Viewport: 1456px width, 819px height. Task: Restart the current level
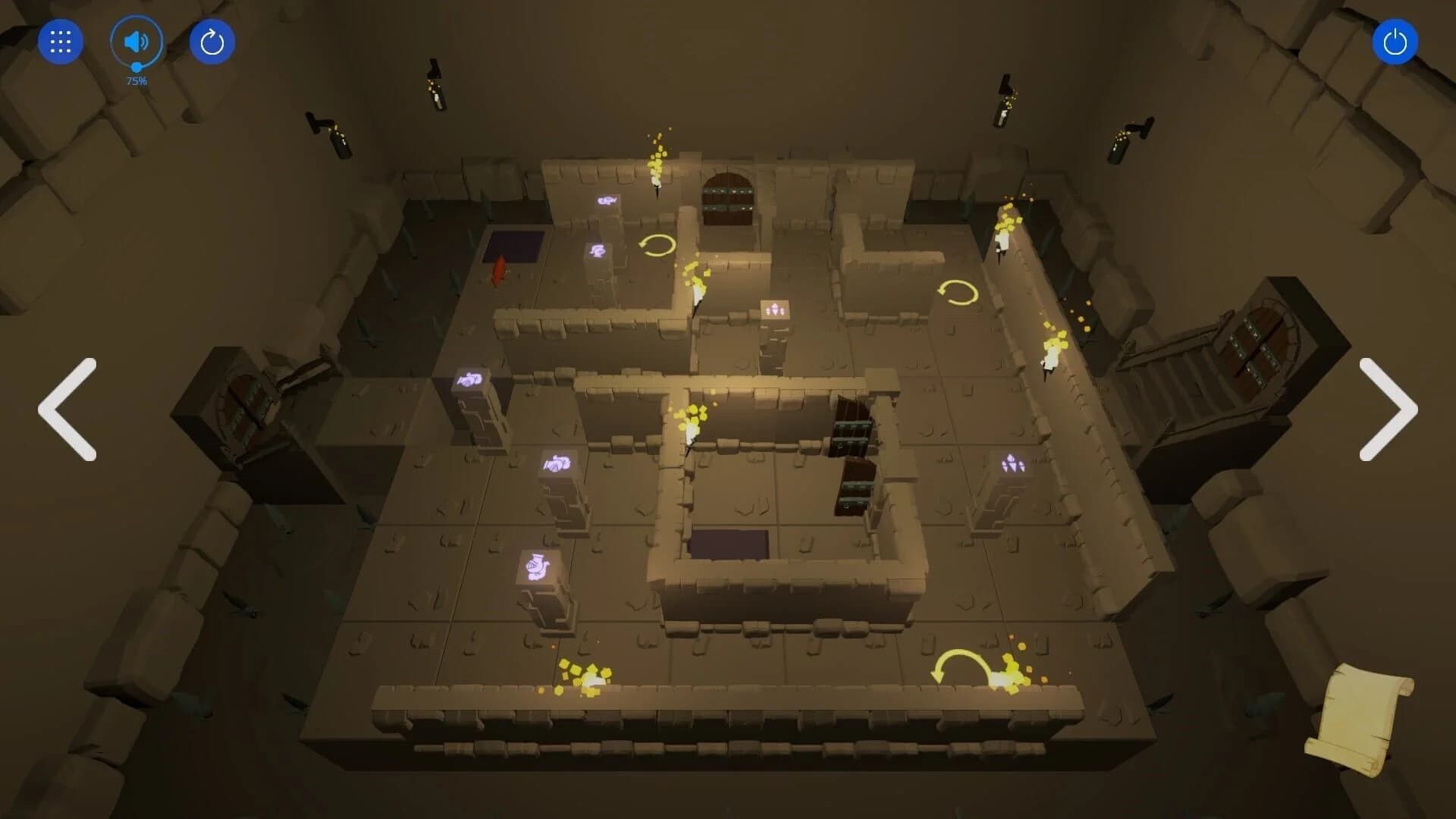212,42
